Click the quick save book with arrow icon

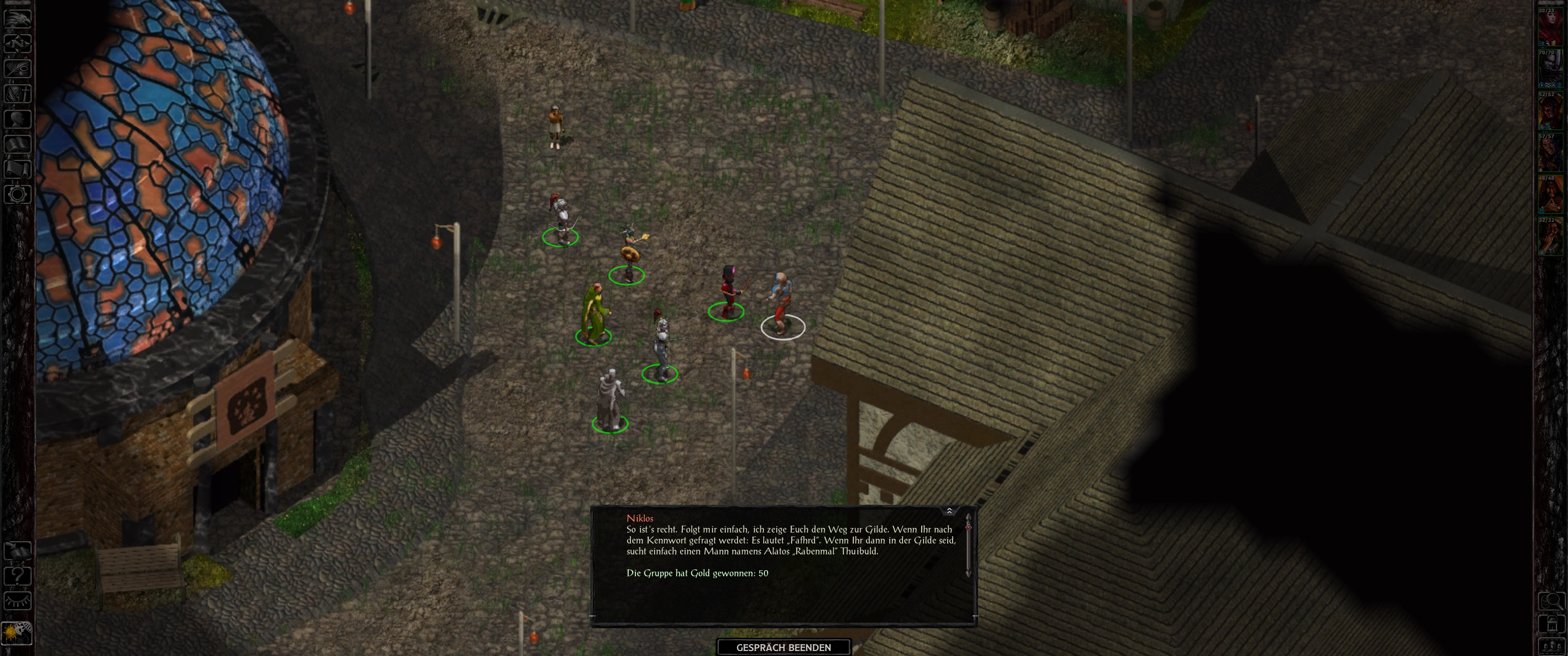tap(18, 551)
